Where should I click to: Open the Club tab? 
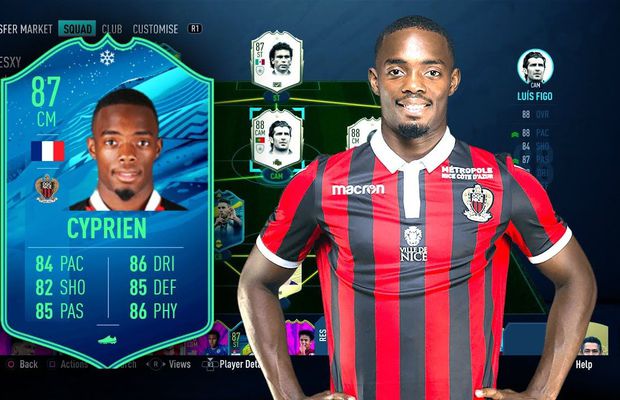point(111,30)
